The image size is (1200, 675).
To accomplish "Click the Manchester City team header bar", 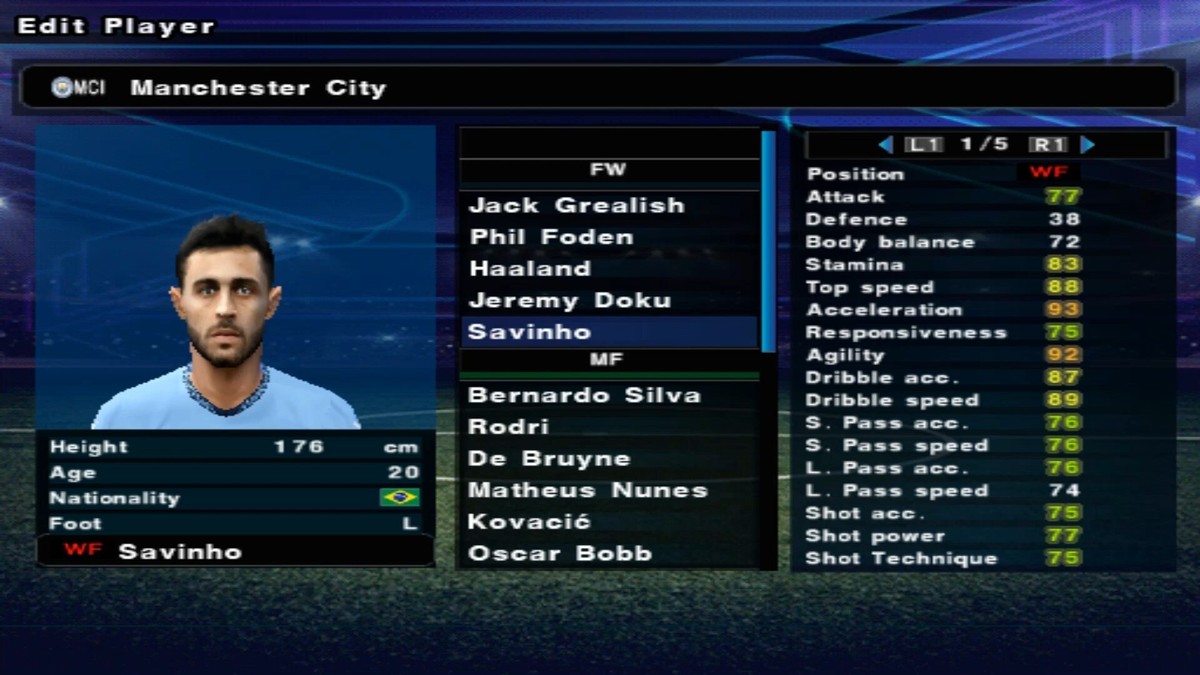I will [595, 88].
